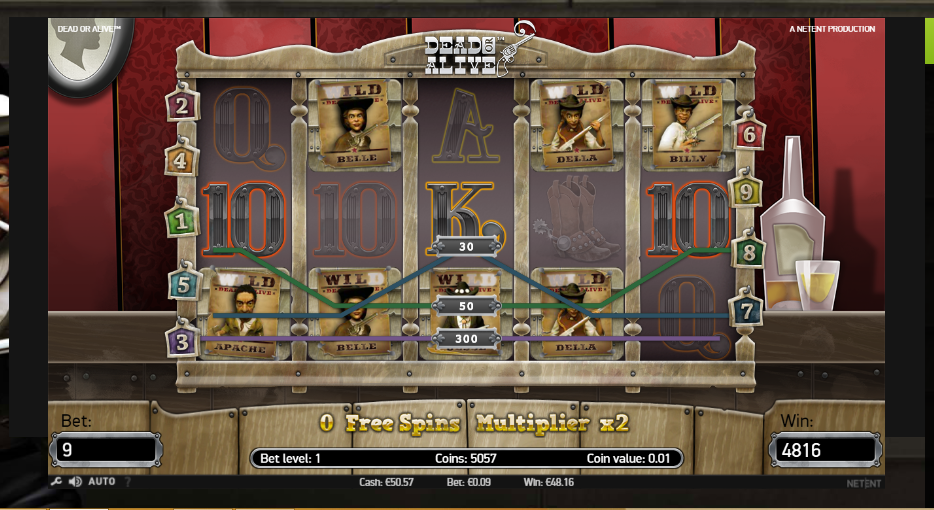Select payline tag number 9

pyautogui.click(x=744, y=190)
